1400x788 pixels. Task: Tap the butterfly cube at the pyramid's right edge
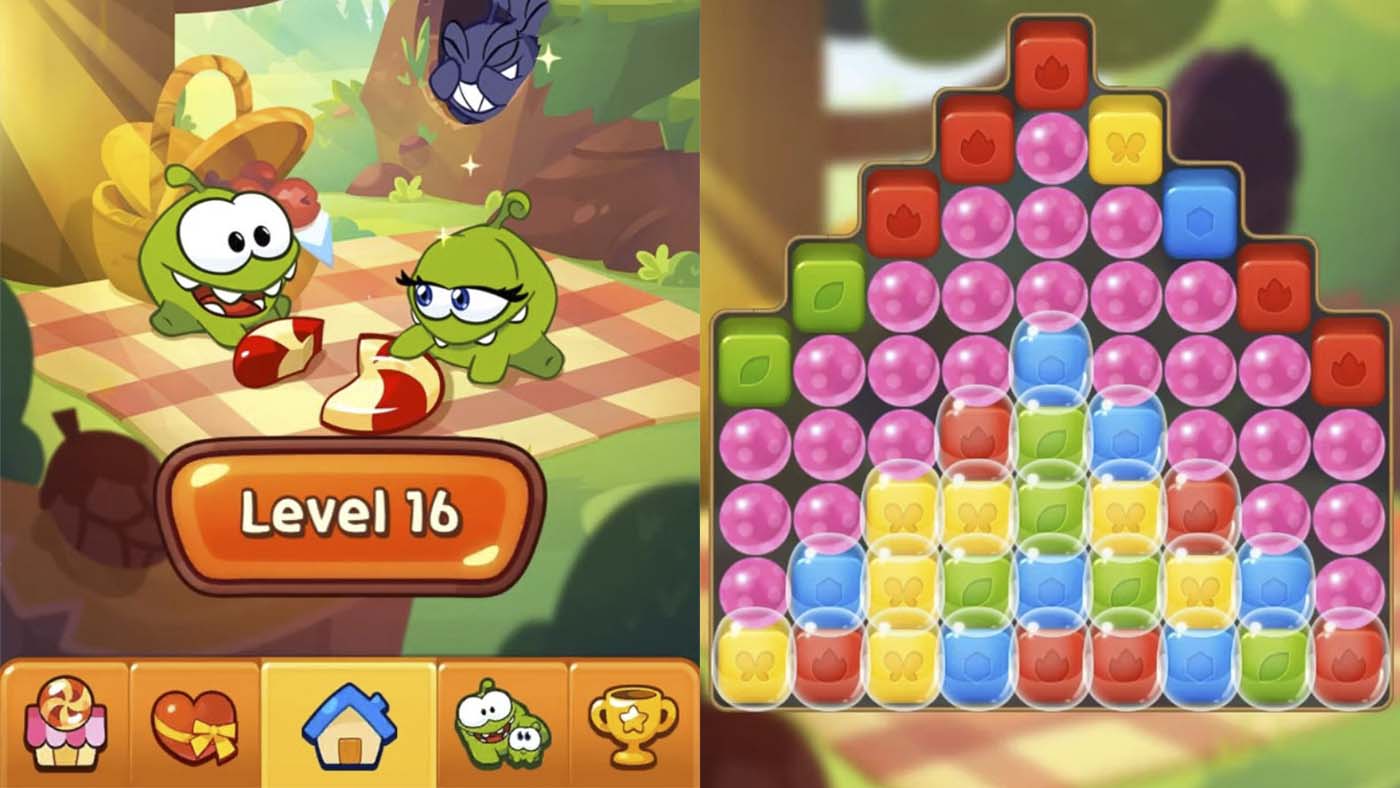[x=1125, y=140]
